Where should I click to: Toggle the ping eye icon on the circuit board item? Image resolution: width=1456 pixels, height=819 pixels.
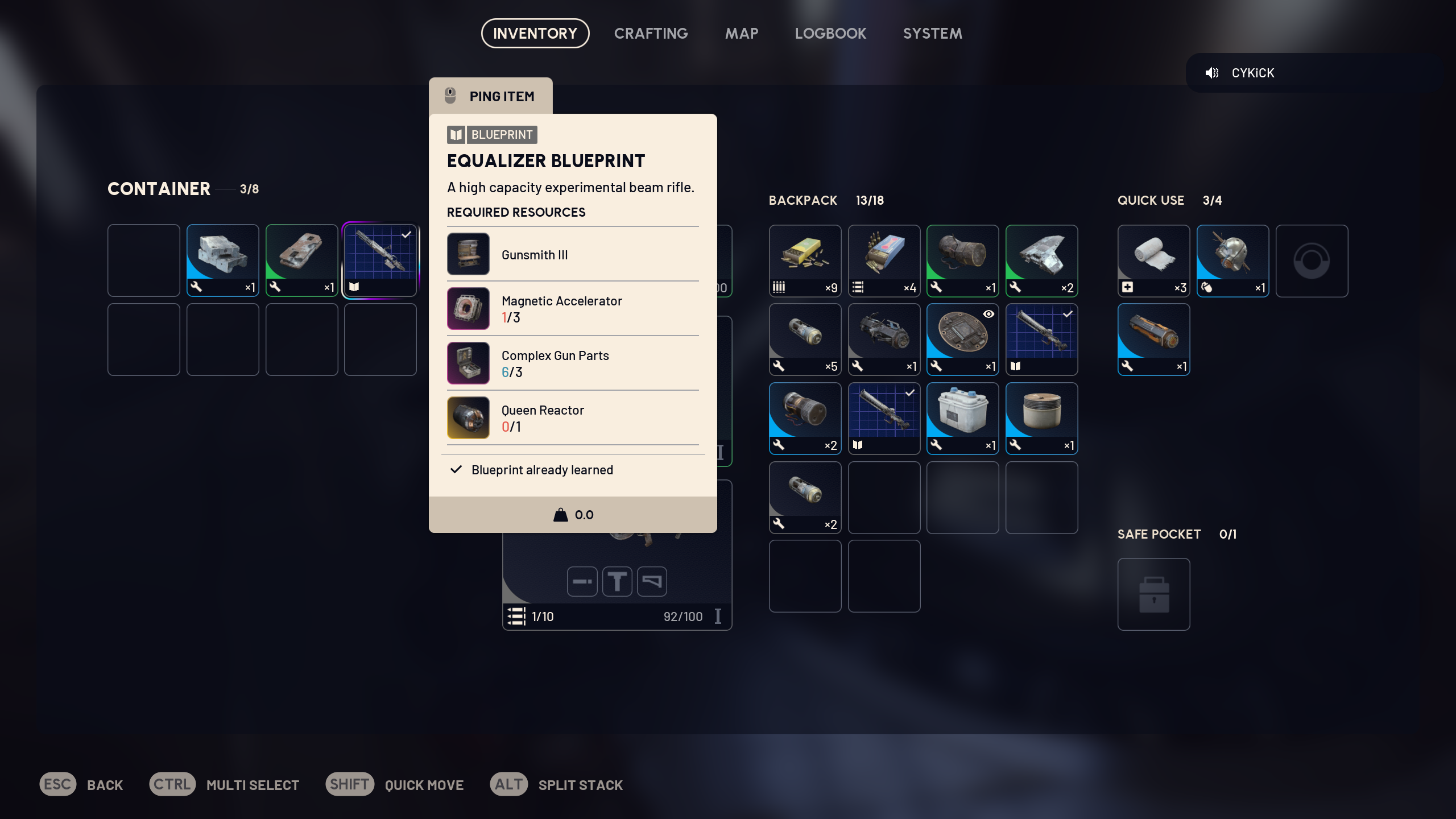point(988,314)
